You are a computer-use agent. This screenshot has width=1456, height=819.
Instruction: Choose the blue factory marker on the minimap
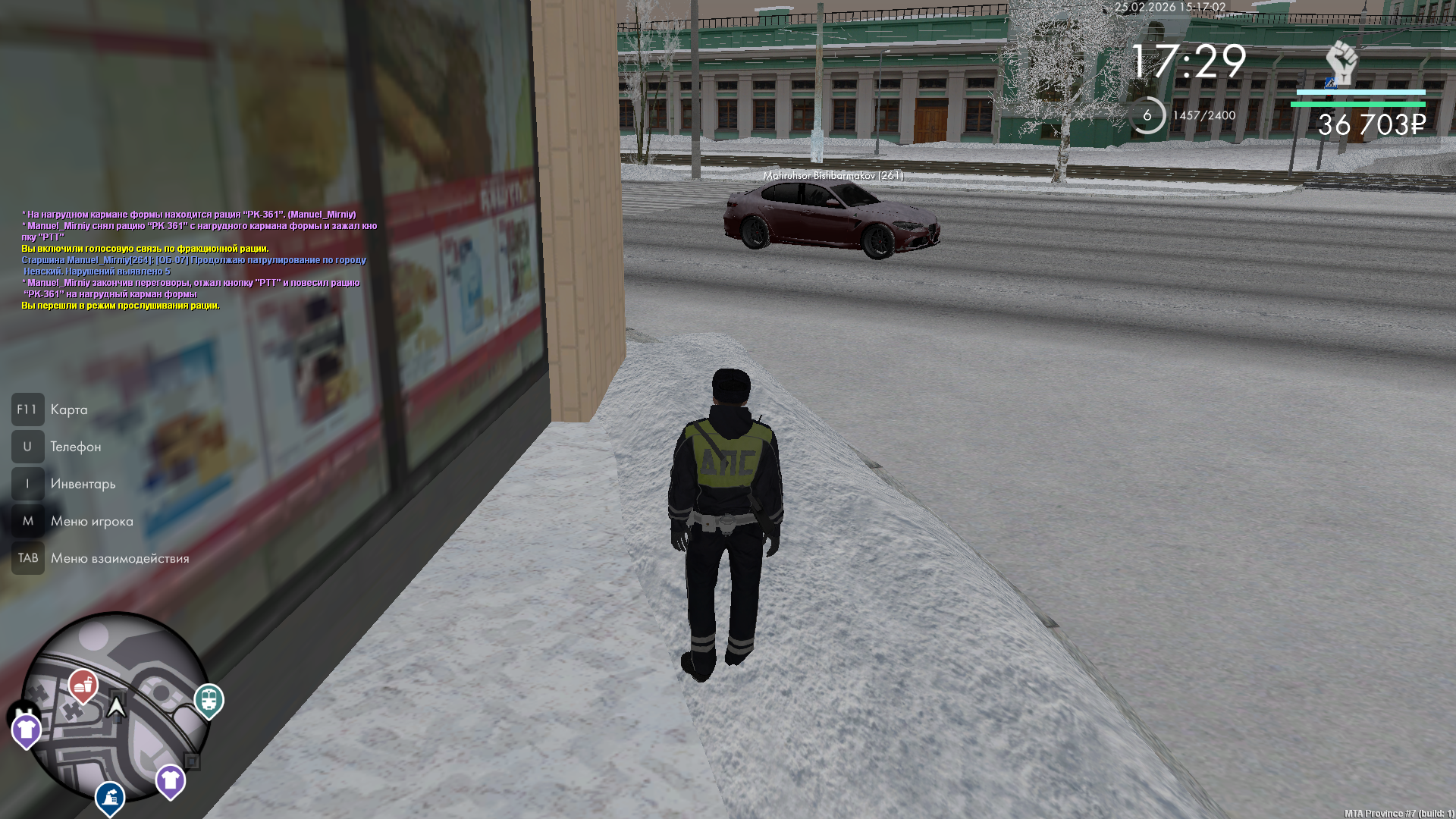[x=110, y=797]
